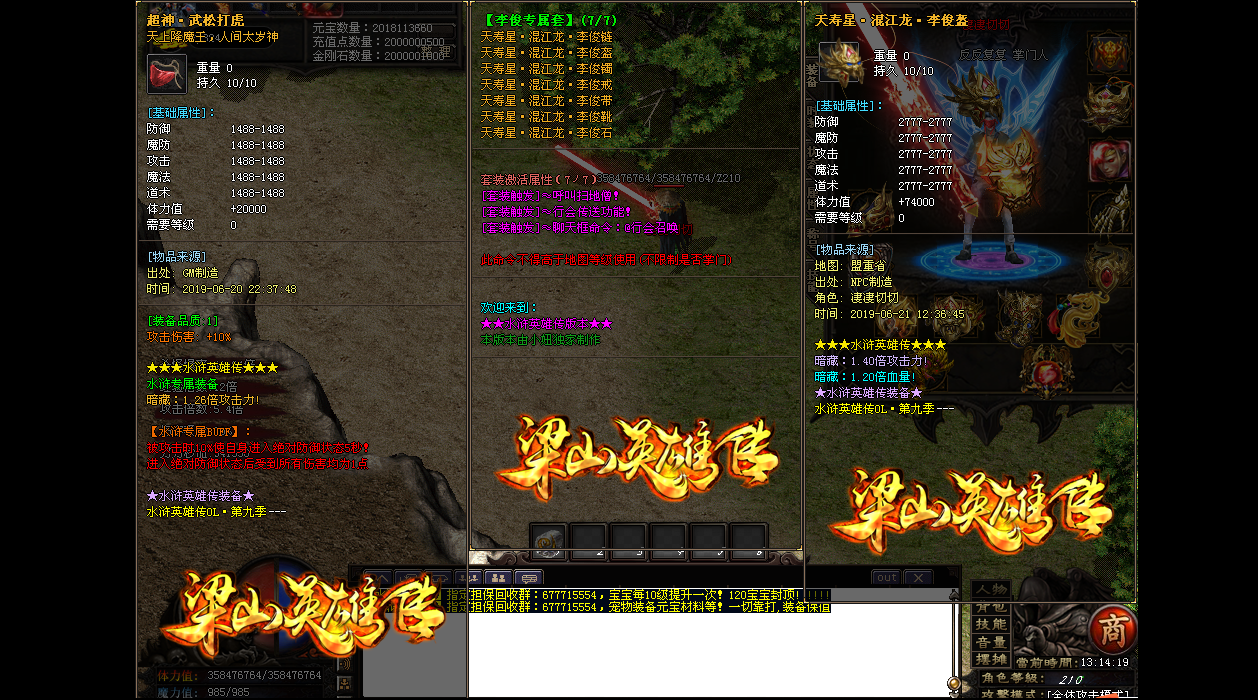
Task: Open the 摆摊 stall button
Action: (x=992, y=660)
